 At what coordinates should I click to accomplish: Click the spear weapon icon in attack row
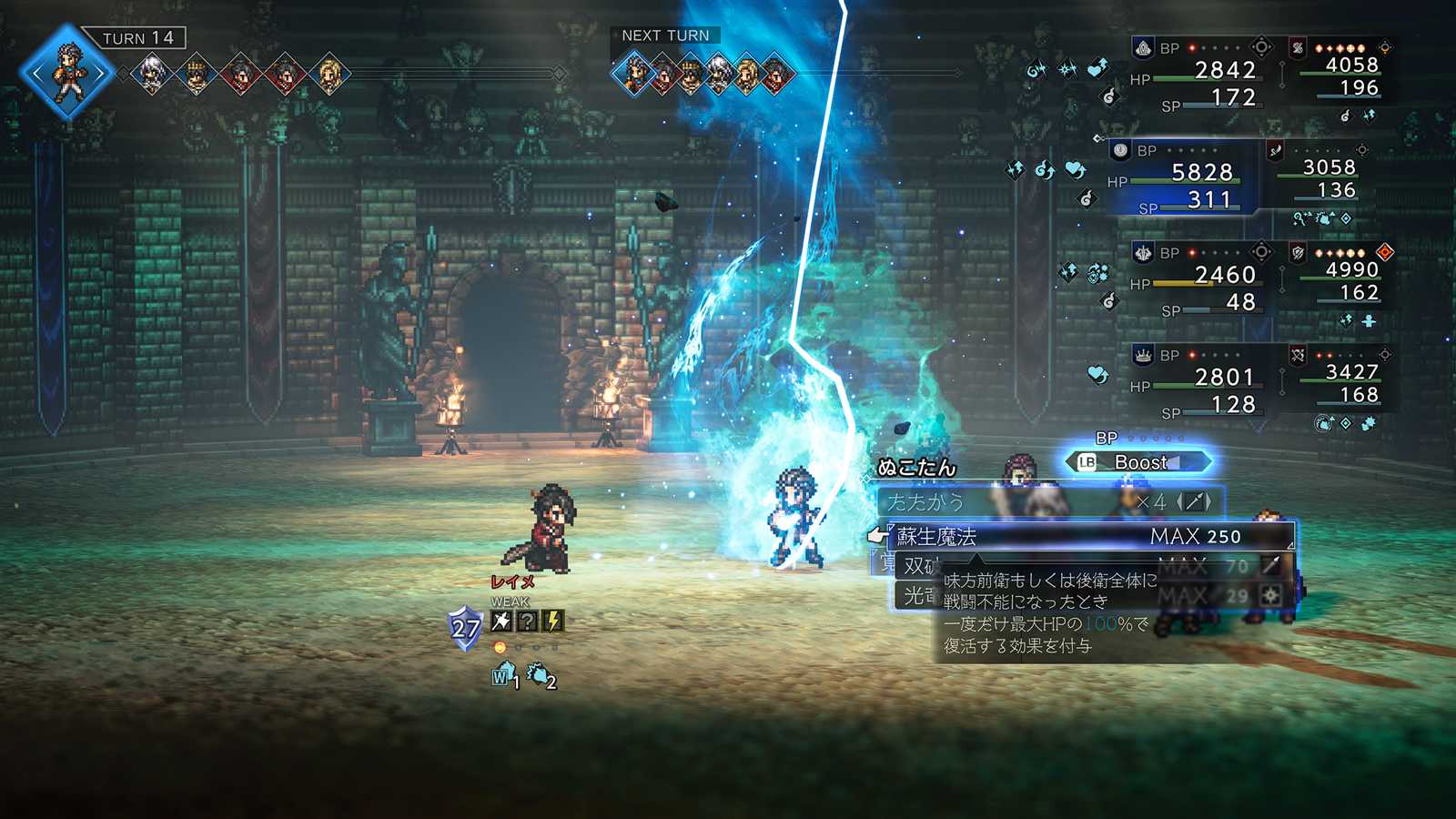point(1194,501)
